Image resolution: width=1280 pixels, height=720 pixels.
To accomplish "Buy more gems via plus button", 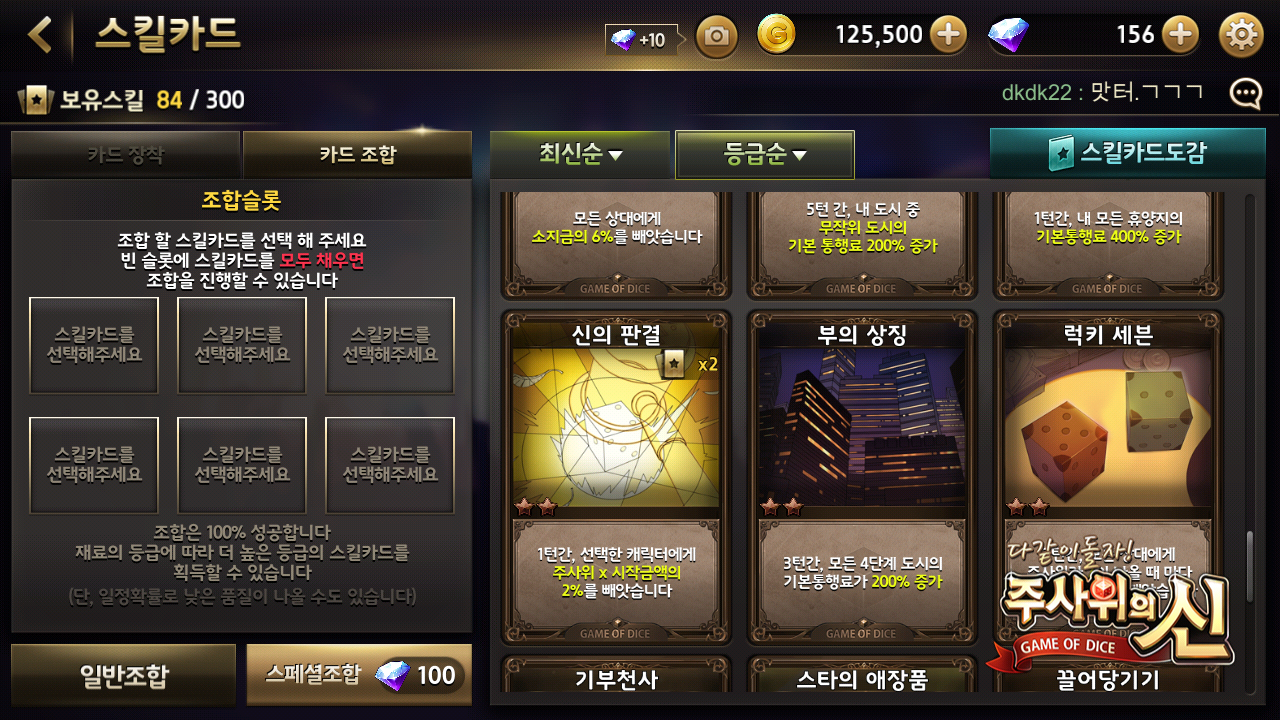I will (x=1180, y=36).
